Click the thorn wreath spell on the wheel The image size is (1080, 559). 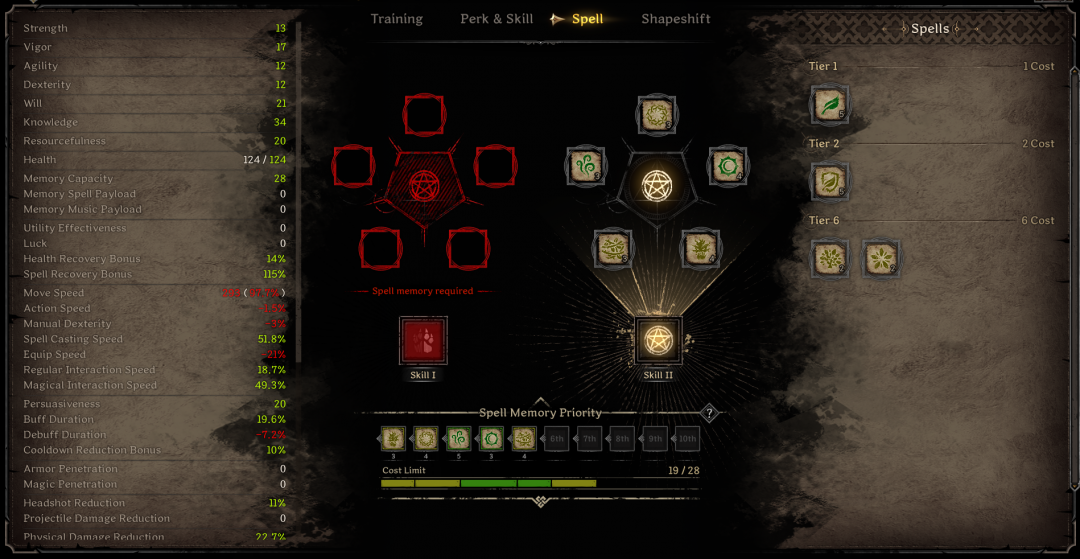click(656, 114)
